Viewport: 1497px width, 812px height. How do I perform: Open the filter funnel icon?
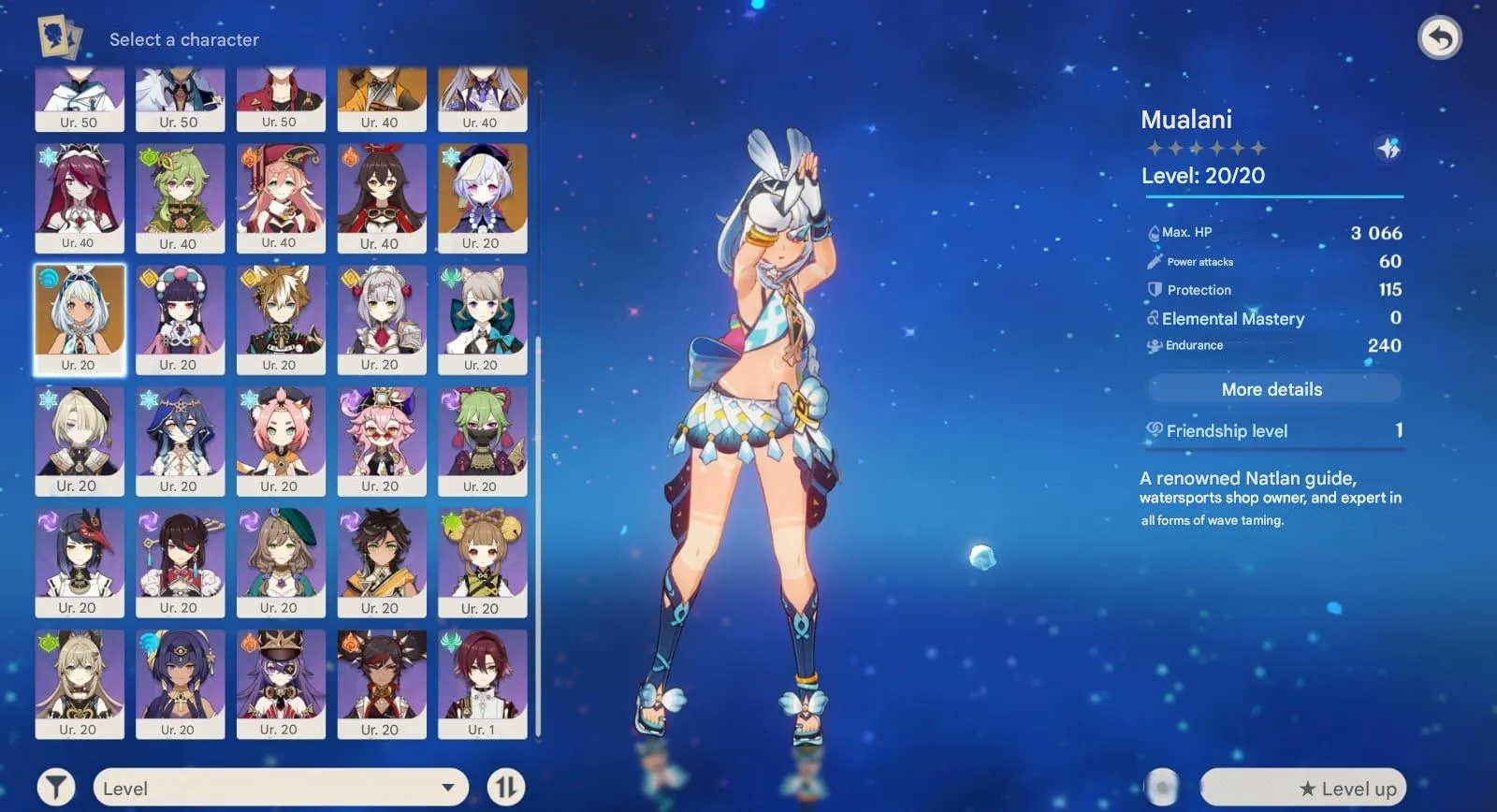56,786
